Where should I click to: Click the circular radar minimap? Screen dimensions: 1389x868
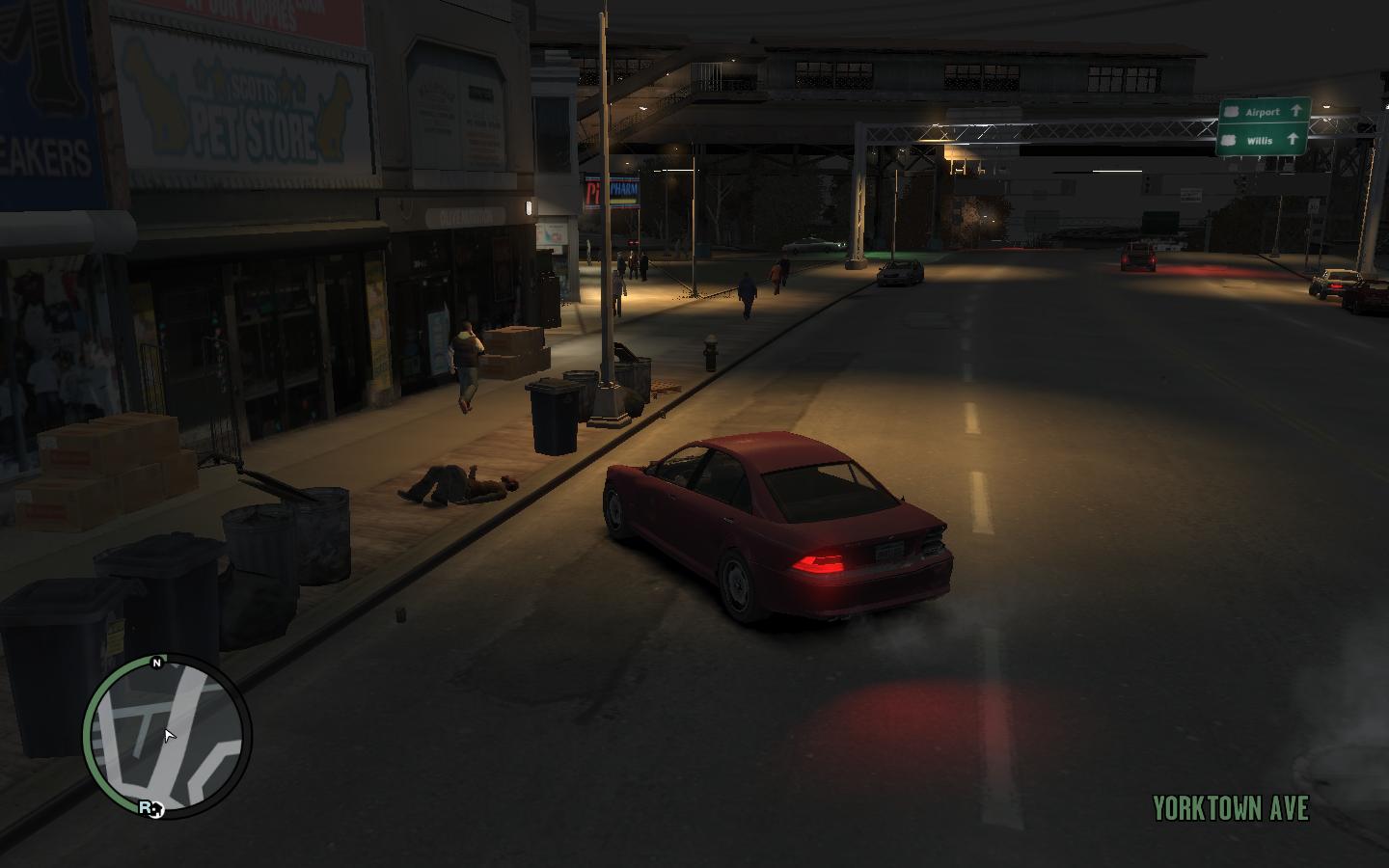pos(167,738)
